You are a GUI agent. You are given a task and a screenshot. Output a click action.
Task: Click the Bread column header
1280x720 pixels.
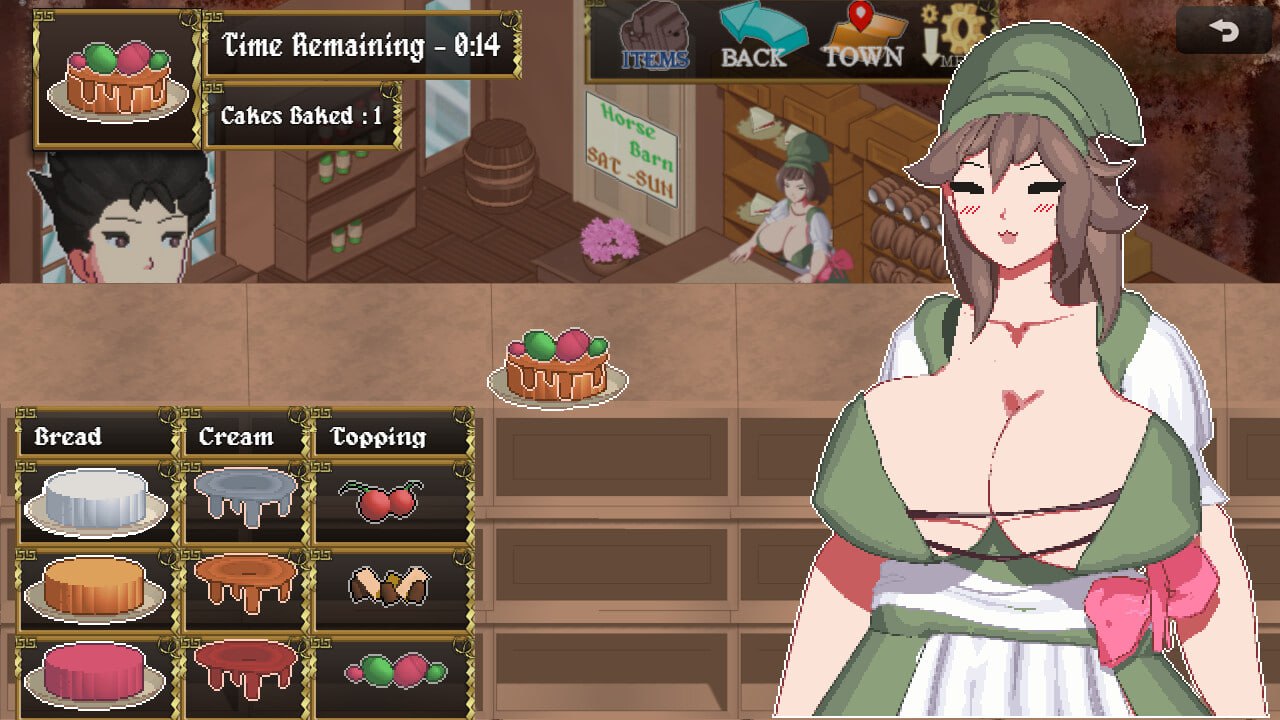(66, 437)
